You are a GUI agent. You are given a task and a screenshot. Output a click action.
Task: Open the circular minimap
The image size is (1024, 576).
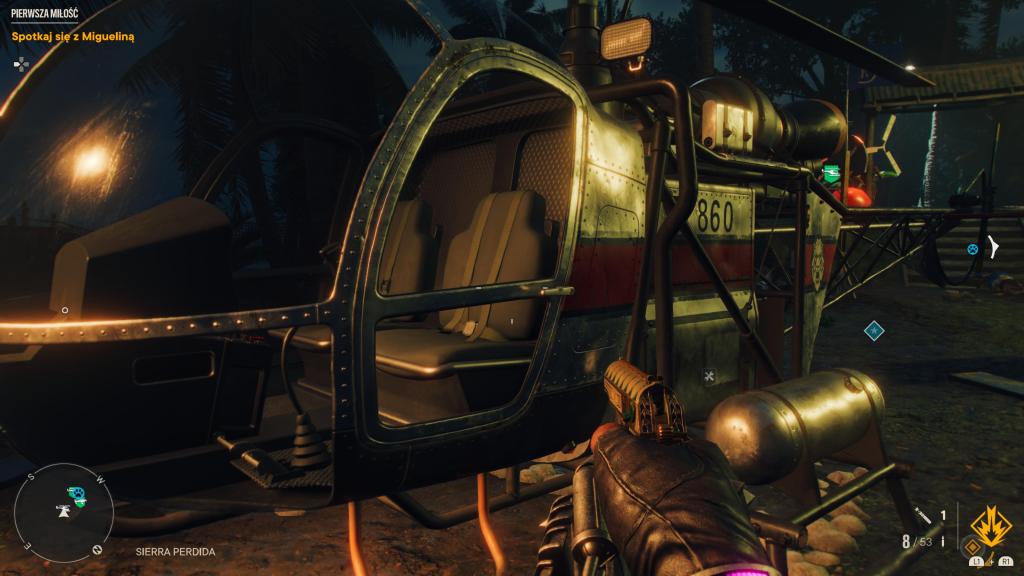[x=63, y=516]
